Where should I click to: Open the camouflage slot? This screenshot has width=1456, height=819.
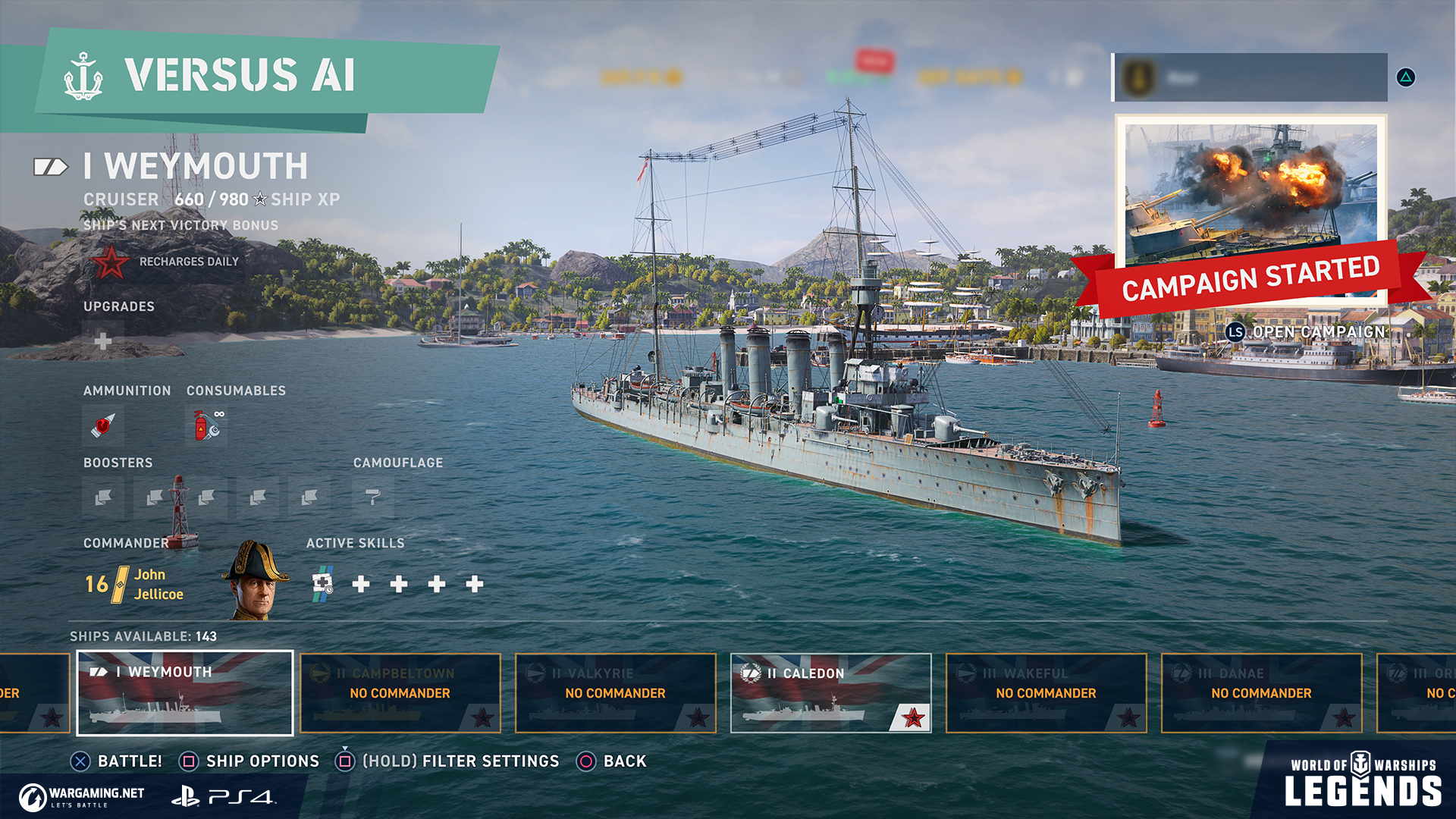click(372, 497)
